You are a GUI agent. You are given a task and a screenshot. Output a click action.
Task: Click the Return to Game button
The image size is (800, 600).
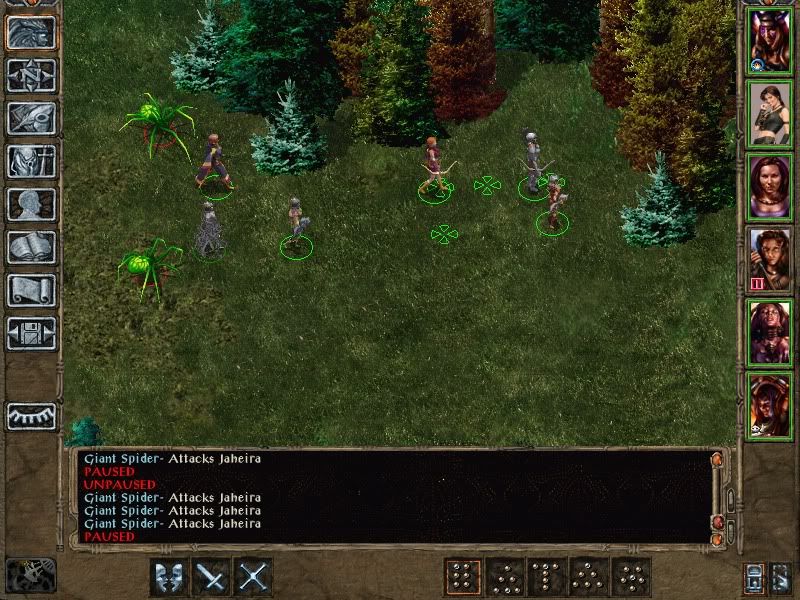pos(31,32)
